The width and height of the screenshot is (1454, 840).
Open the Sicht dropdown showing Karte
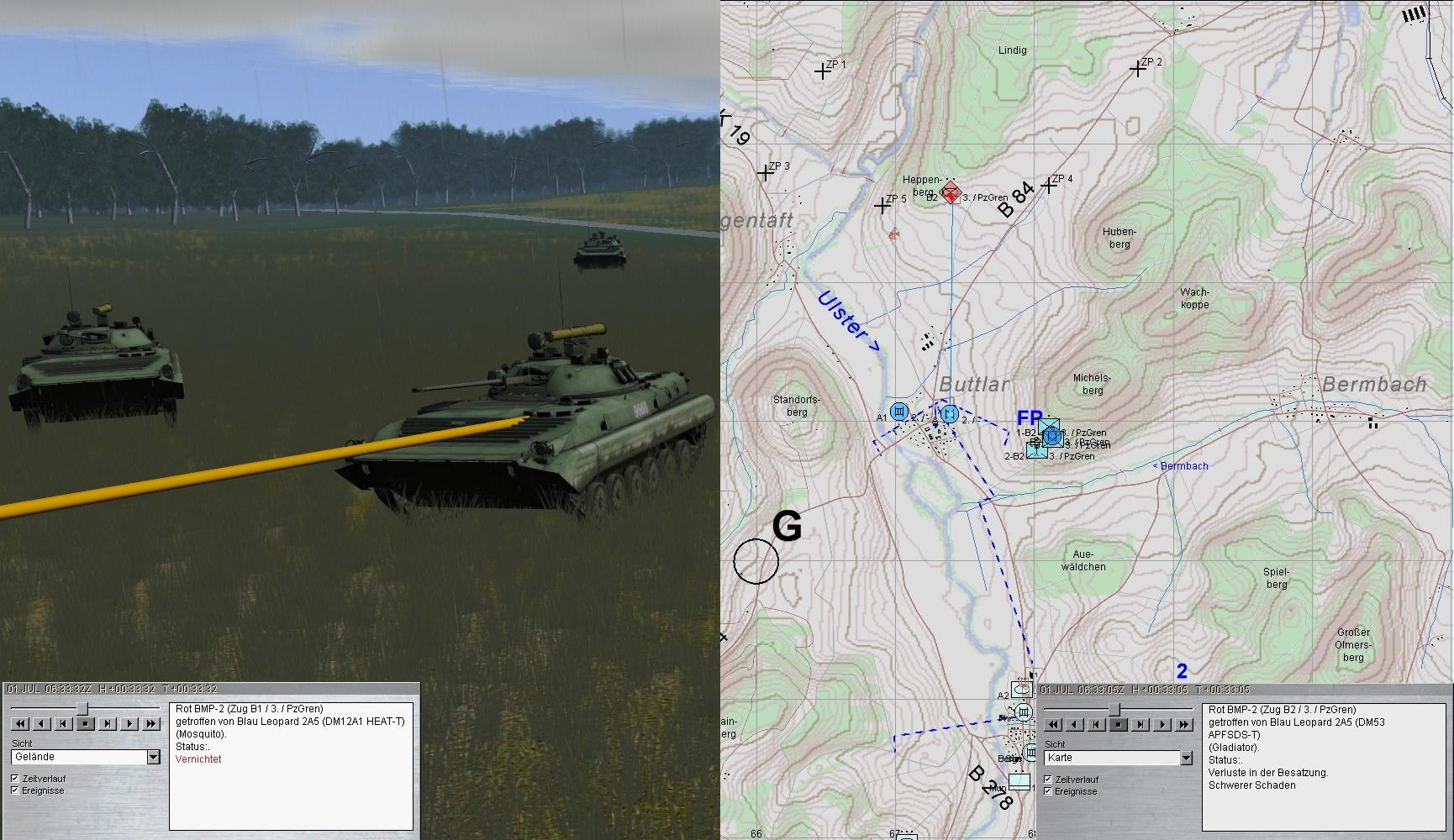[x=1186, y=758]
